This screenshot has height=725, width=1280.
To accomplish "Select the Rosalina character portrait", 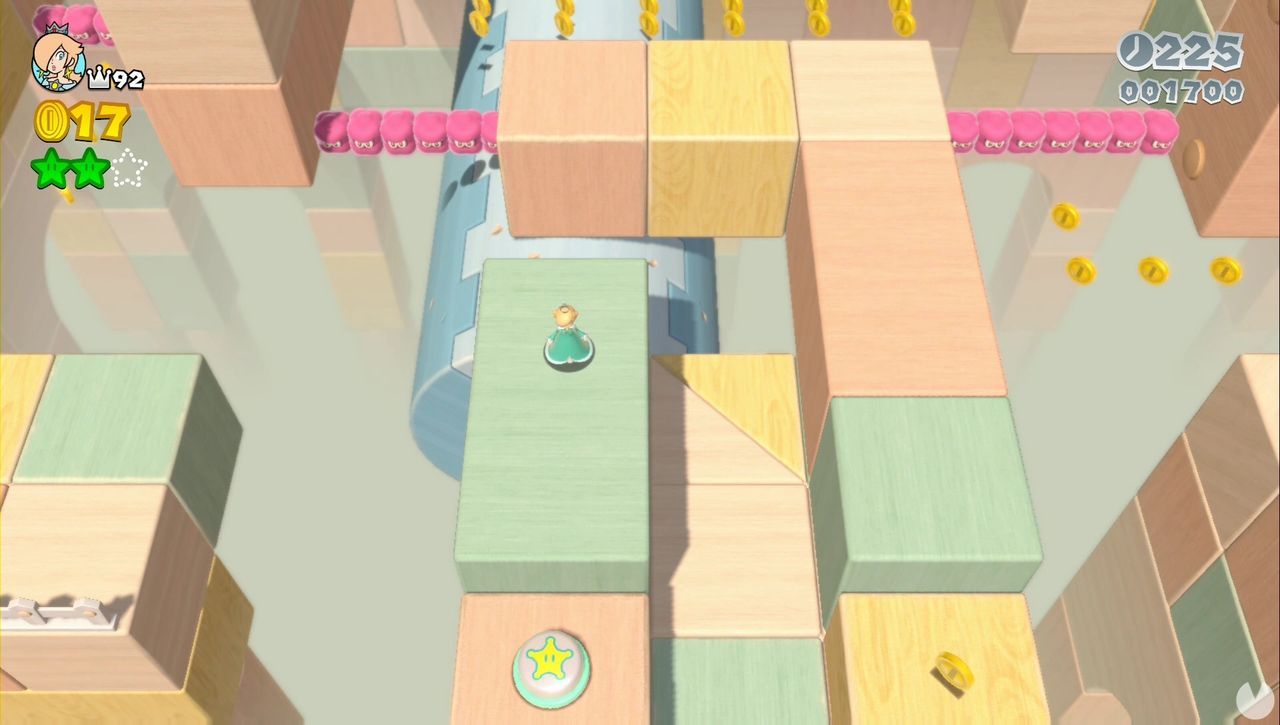I will point(55,60).
